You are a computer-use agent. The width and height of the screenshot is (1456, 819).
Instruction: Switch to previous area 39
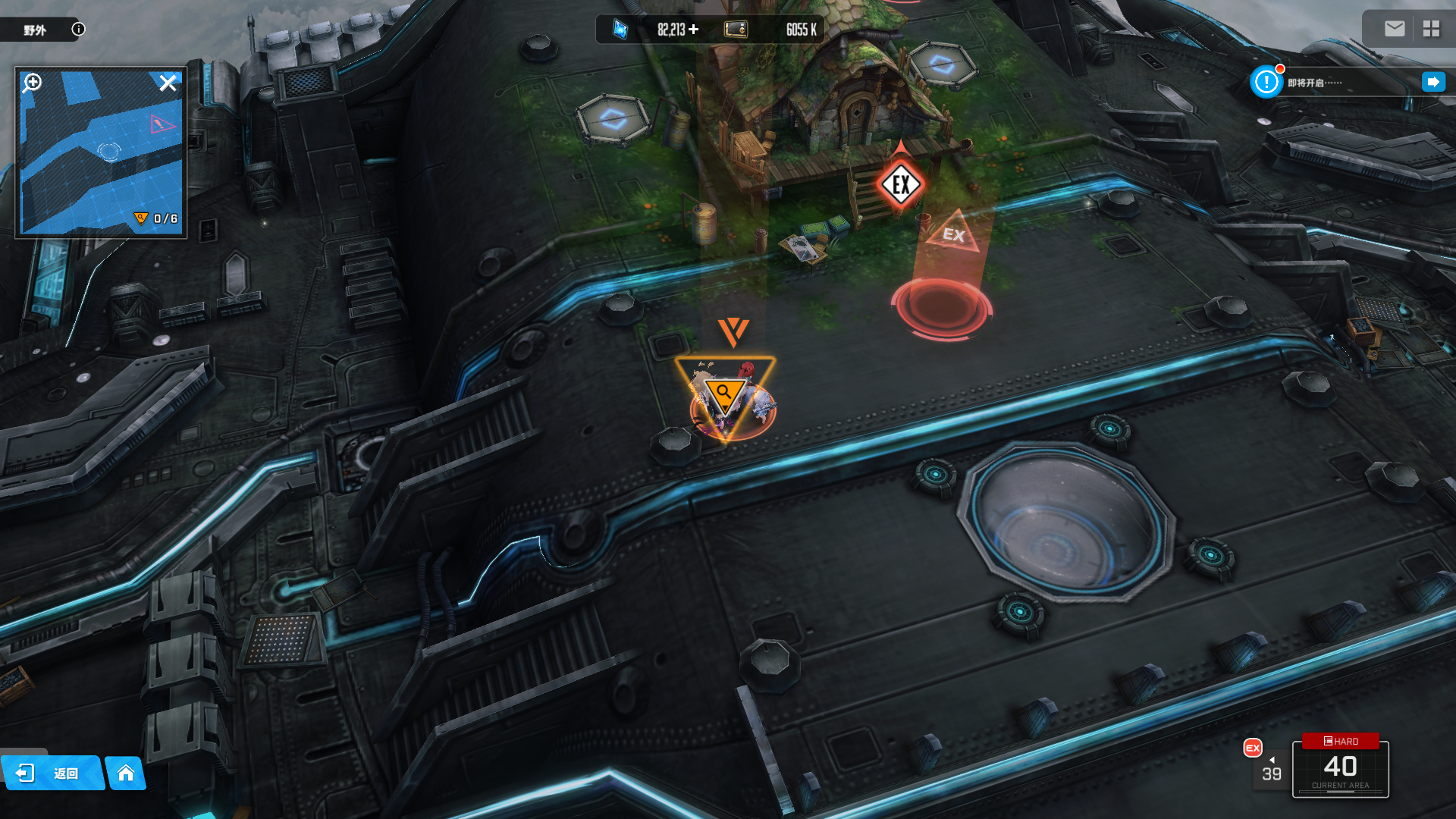1272,770
